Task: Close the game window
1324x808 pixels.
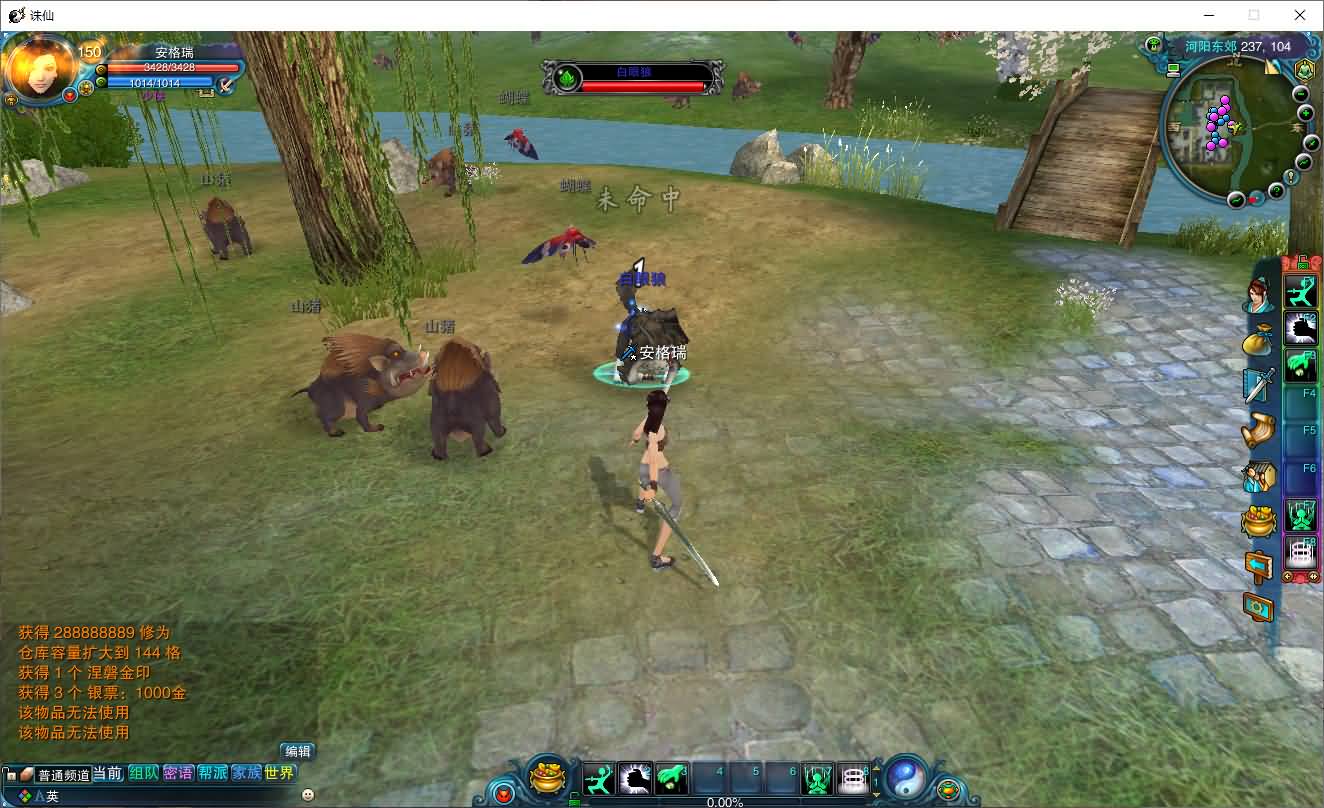Action: coord(1300,15)
